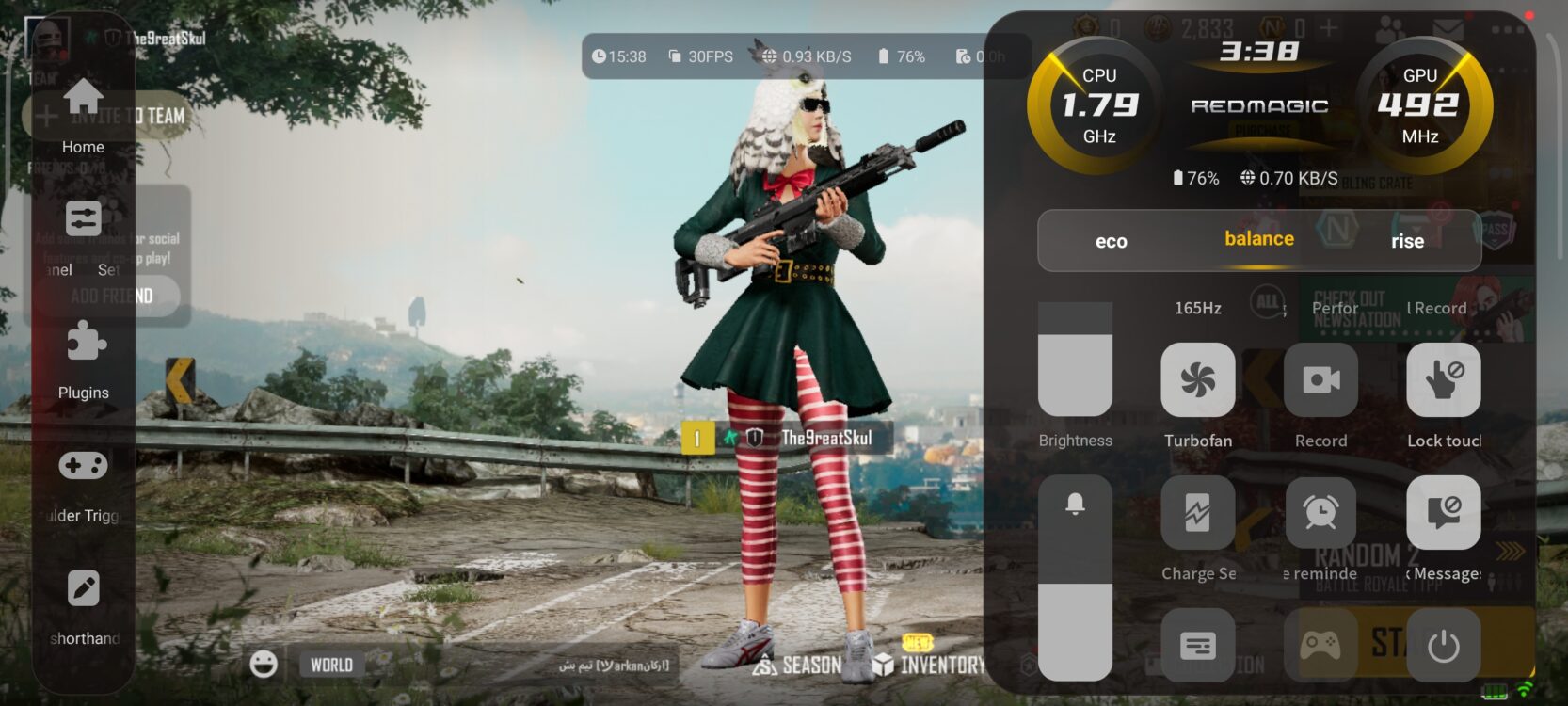
Task: Open the chat message bar
Action: point(527,665)
